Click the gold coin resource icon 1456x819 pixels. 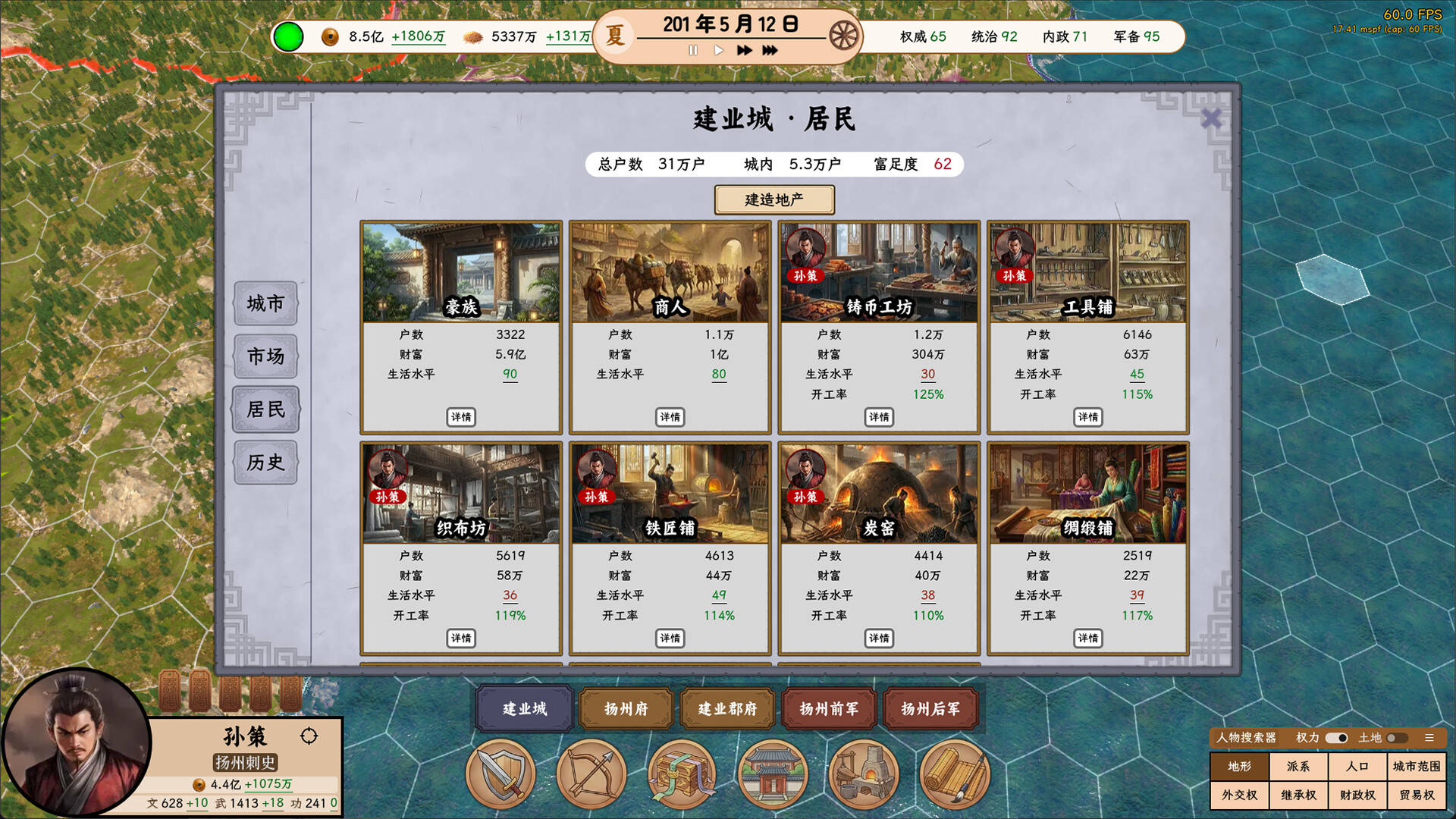tap(330, 36)
